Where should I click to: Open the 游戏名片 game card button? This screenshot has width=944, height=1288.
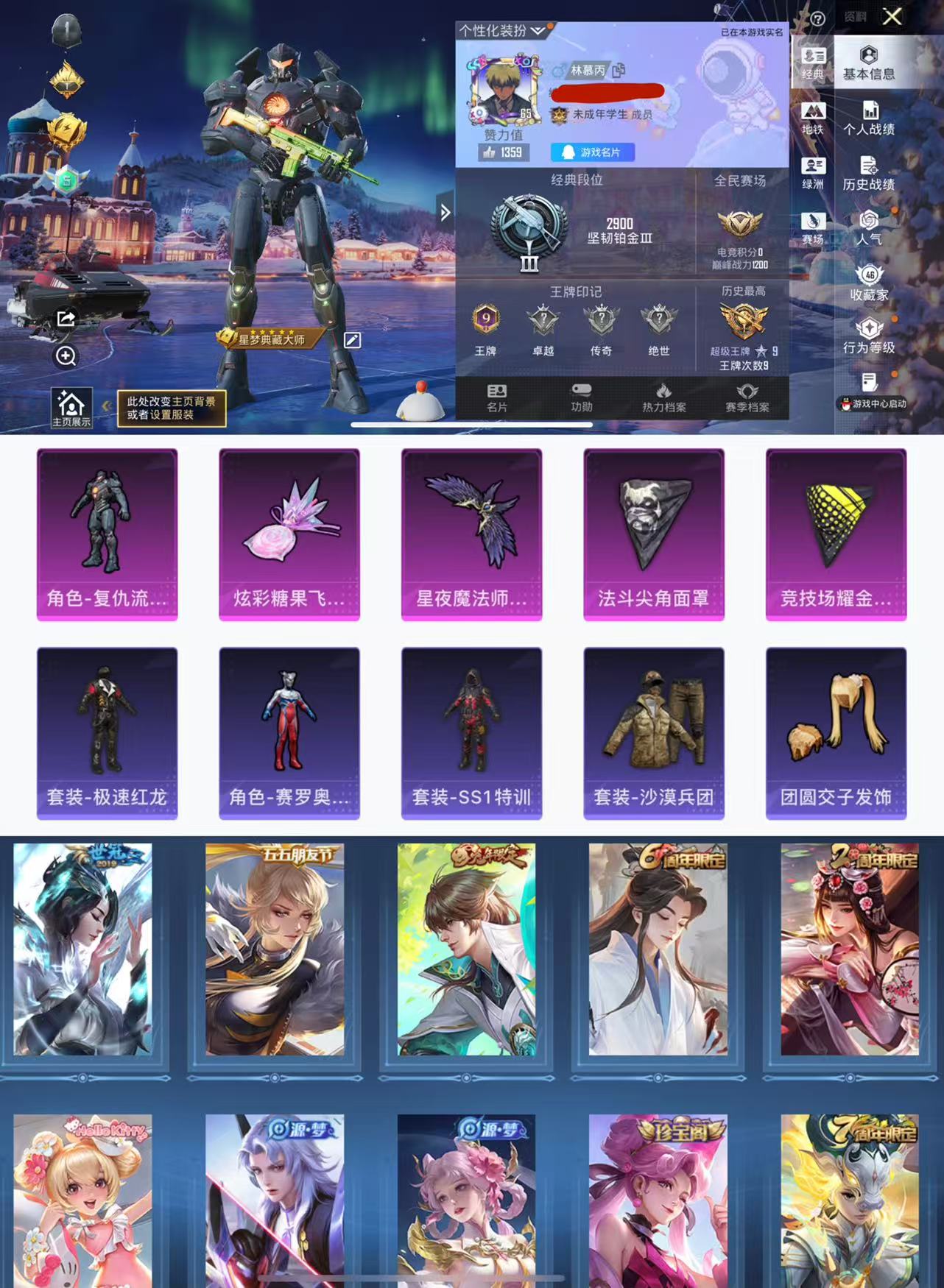tap(592, 152)
